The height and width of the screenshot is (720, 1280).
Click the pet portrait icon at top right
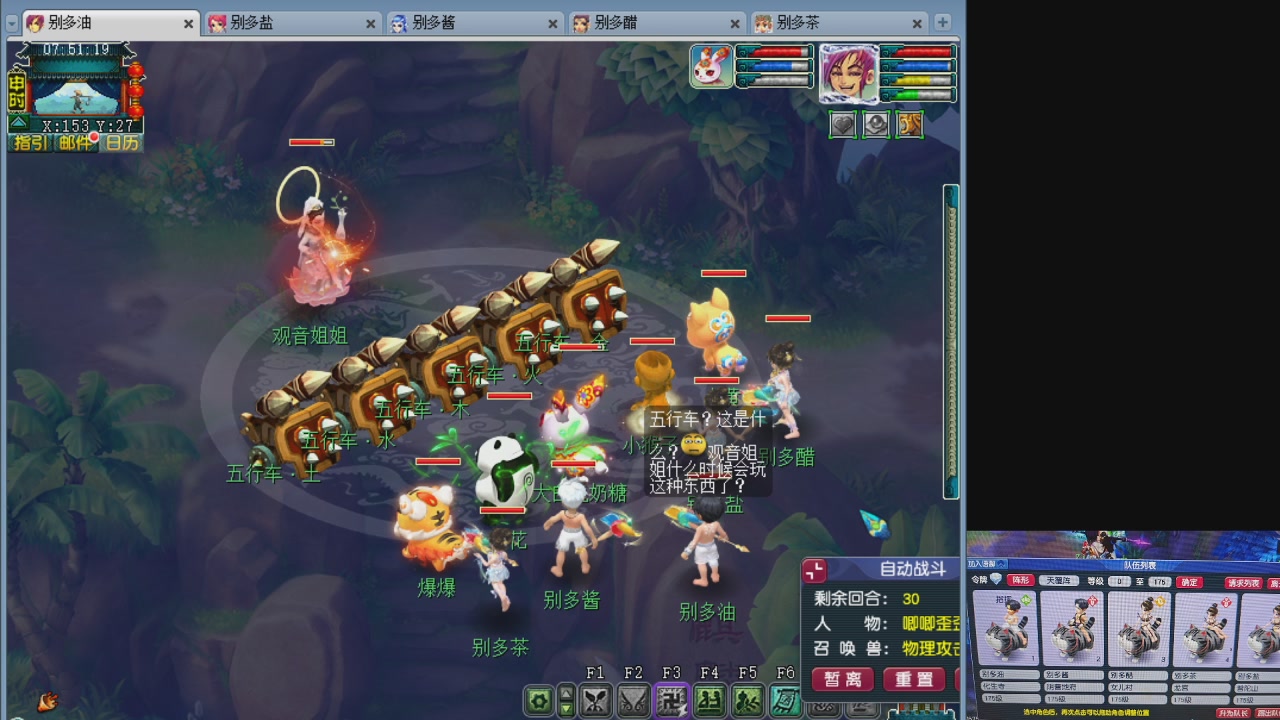(x=711, y=65)
